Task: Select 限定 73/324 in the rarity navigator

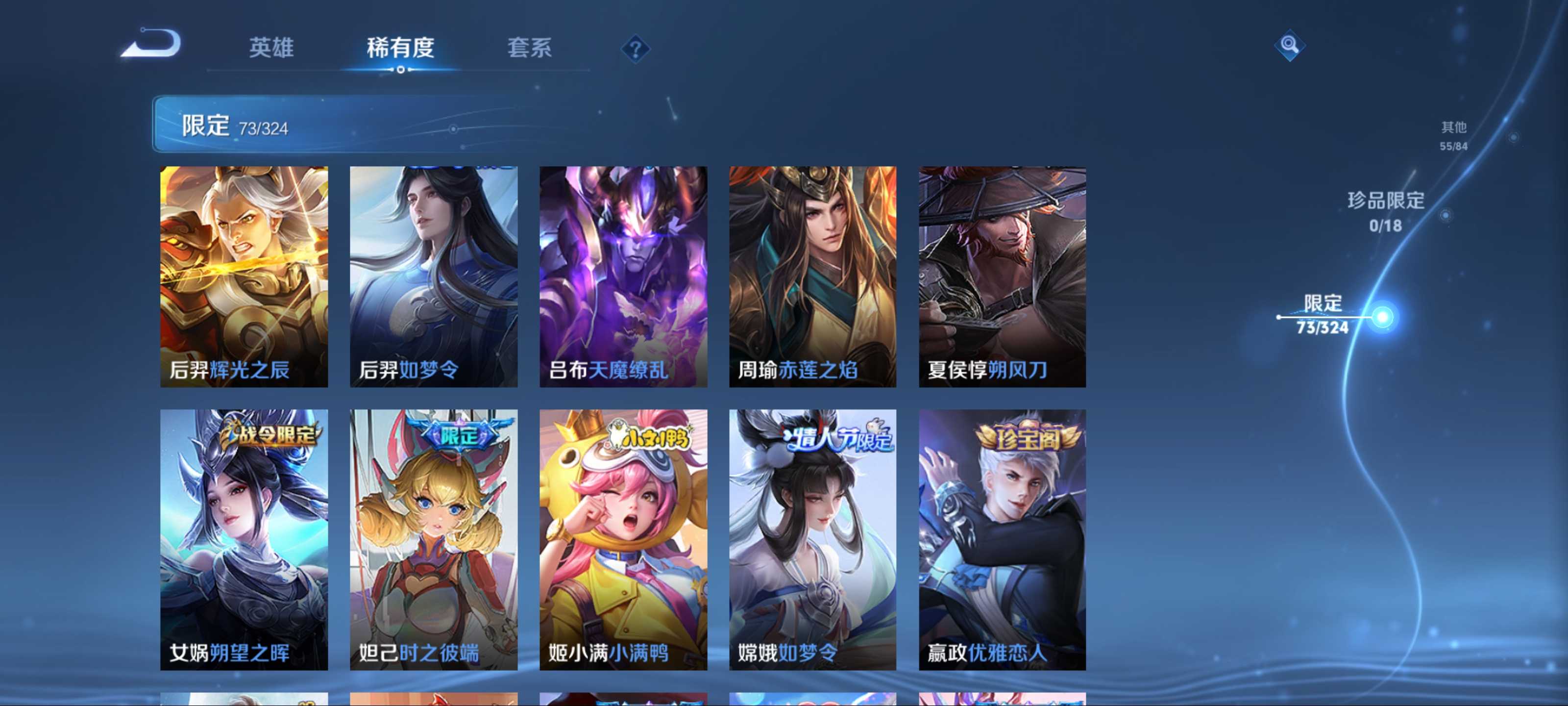Action: coord(1323,314)
